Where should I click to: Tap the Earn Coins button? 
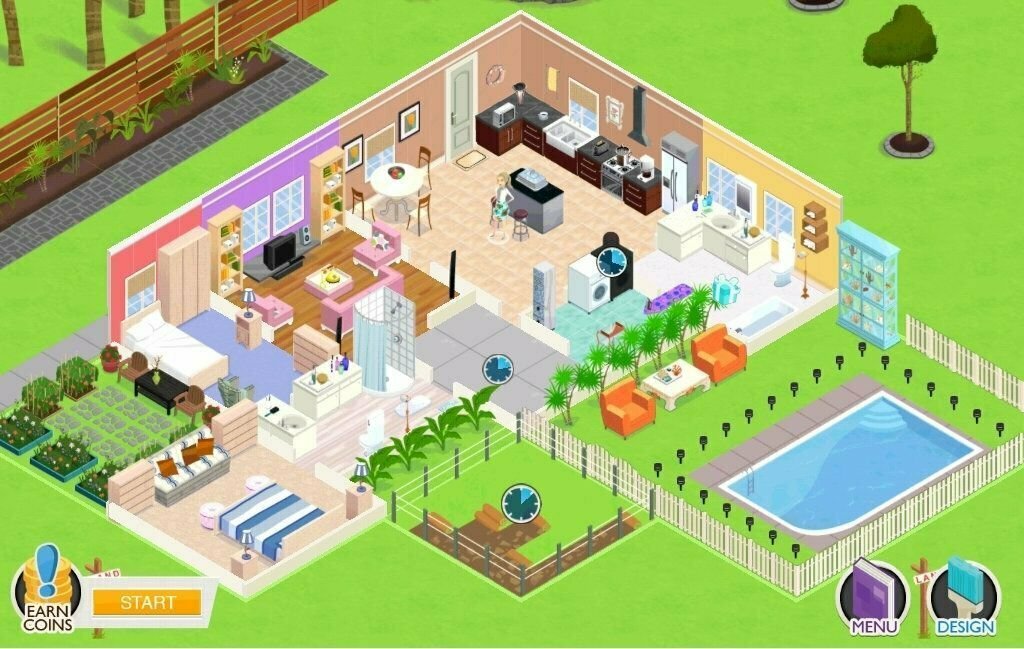click(46, 592)
